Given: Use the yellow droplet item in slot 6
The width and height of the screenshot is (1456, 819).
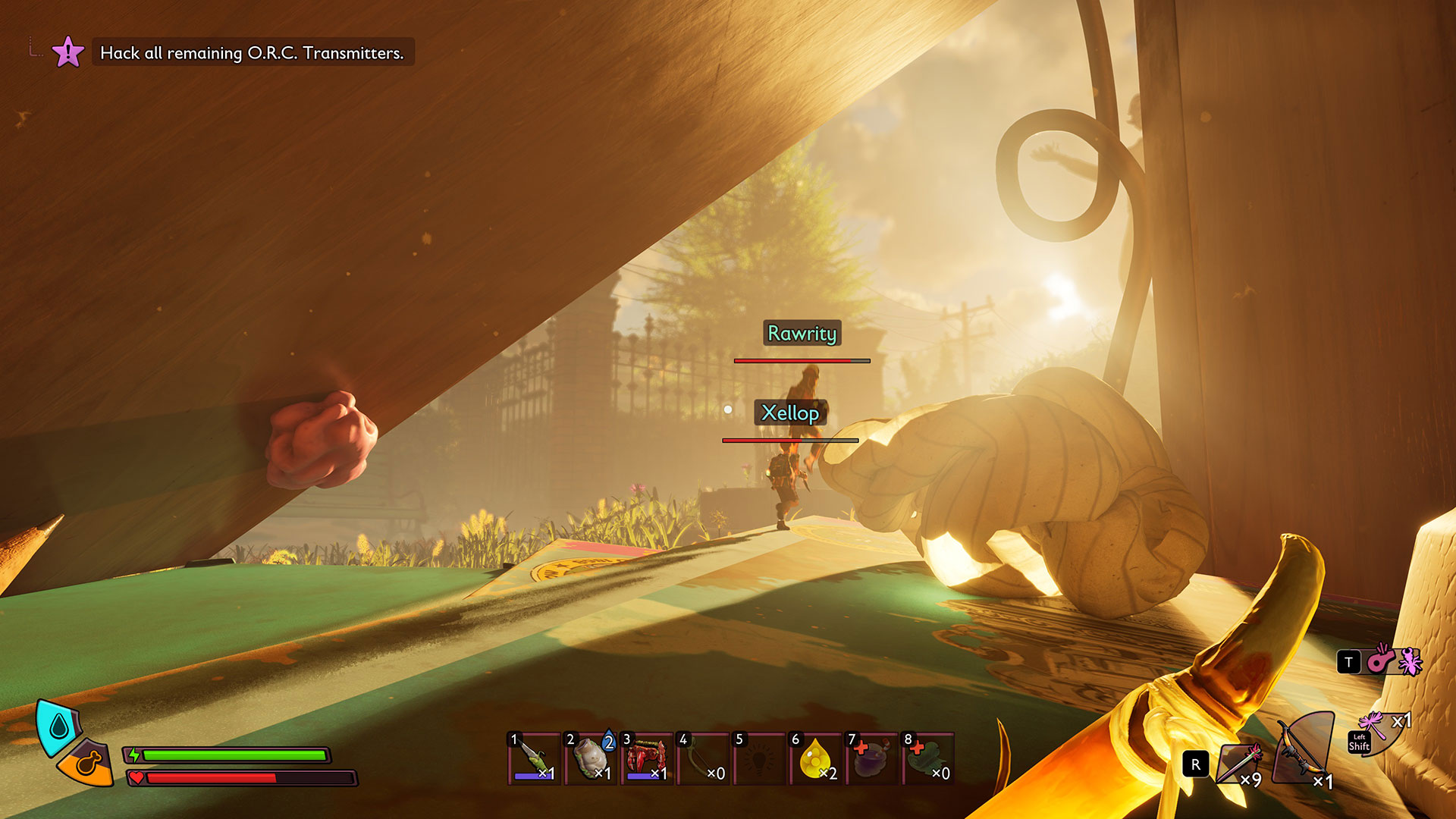Looking at the screenshot, I should tap(815, 758).
